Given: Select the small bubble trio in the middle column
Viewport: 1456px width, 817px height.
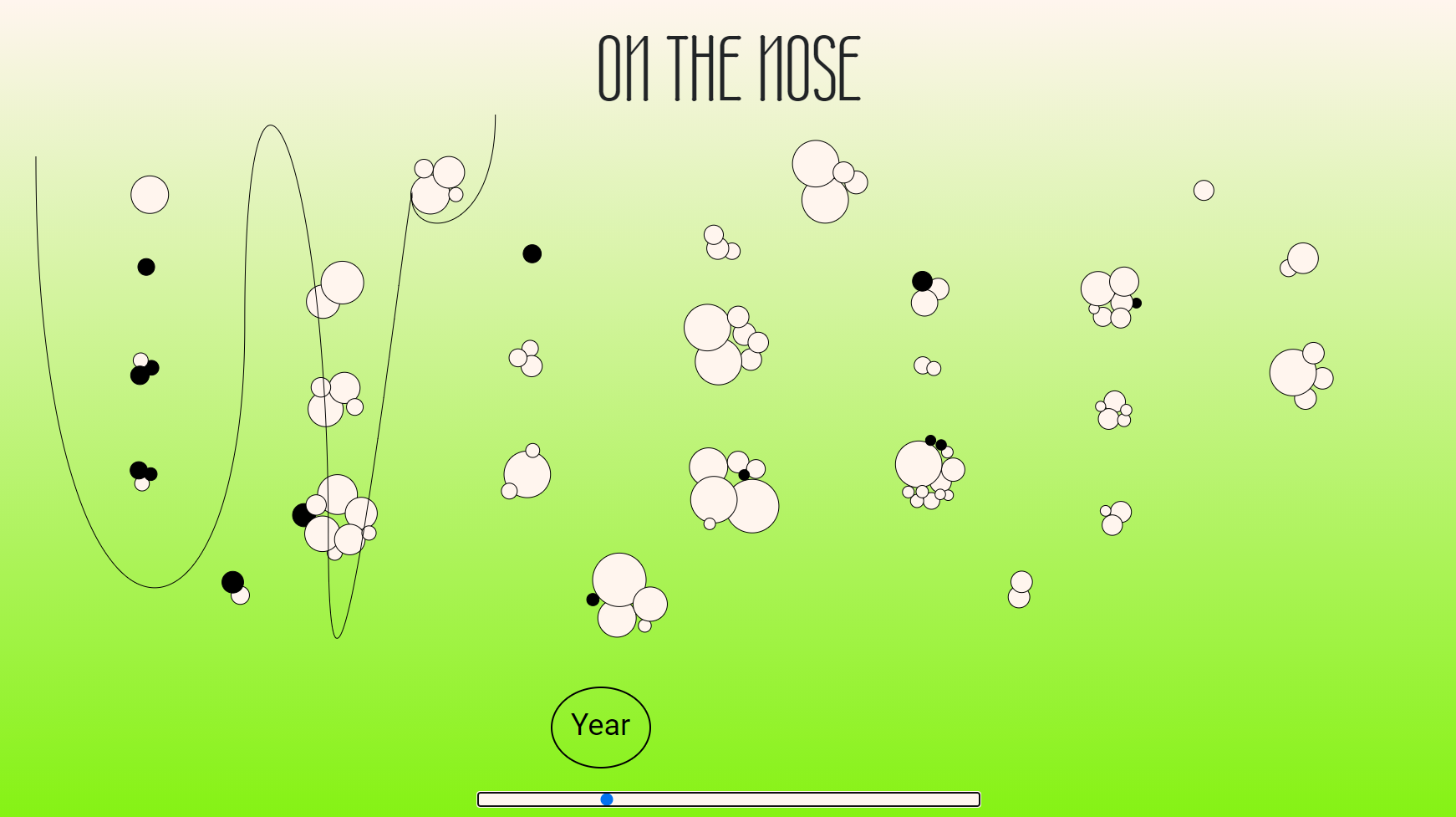Looking at the screenshot, I should click(x=527, y=360).
